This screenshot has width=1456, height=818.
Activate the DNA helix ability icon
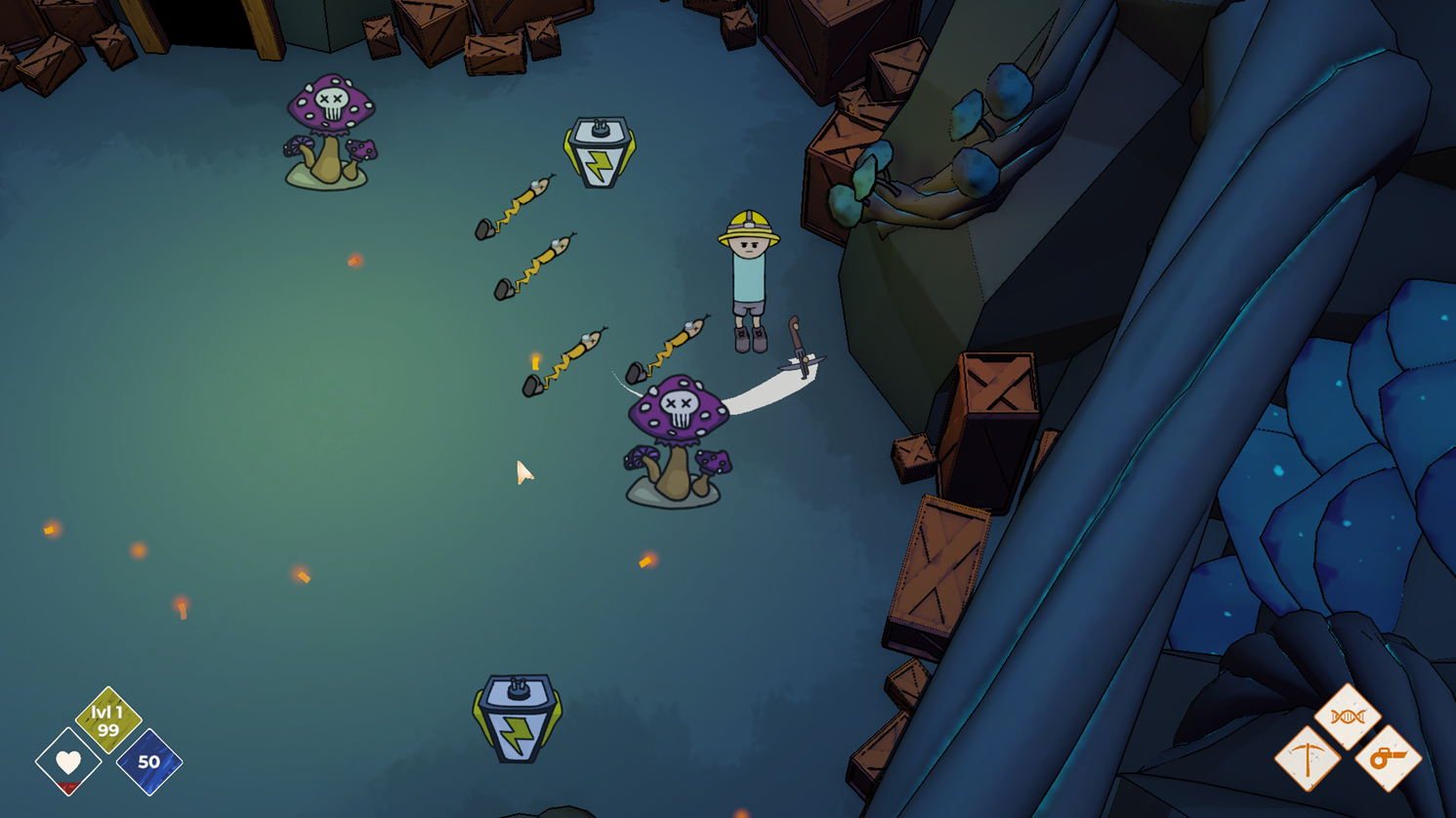(1348, 716)
